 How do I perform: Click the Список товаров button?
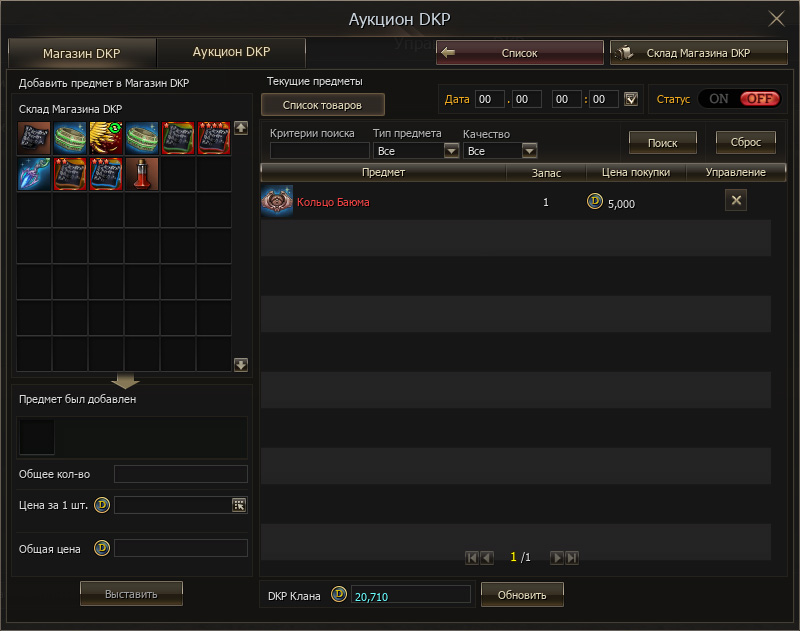click(322, 105)
